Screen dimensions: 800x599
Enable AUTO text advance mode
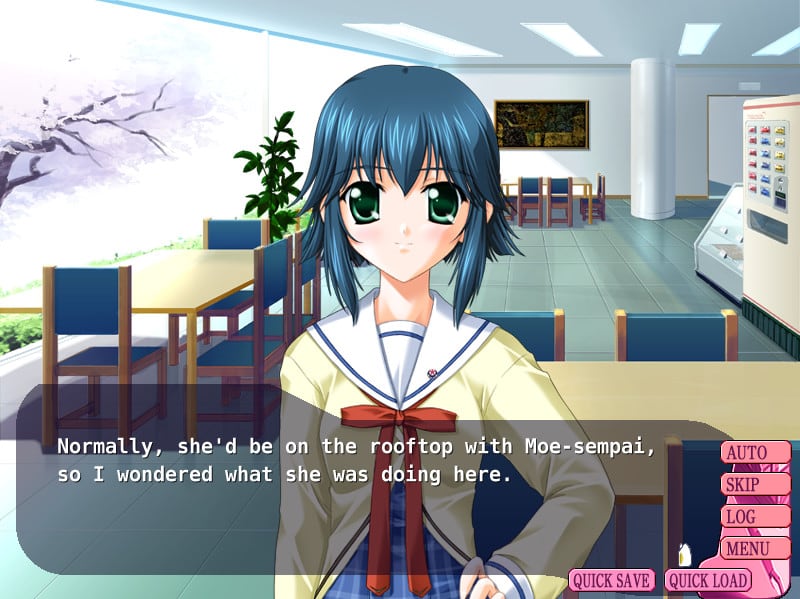(754, 453)
